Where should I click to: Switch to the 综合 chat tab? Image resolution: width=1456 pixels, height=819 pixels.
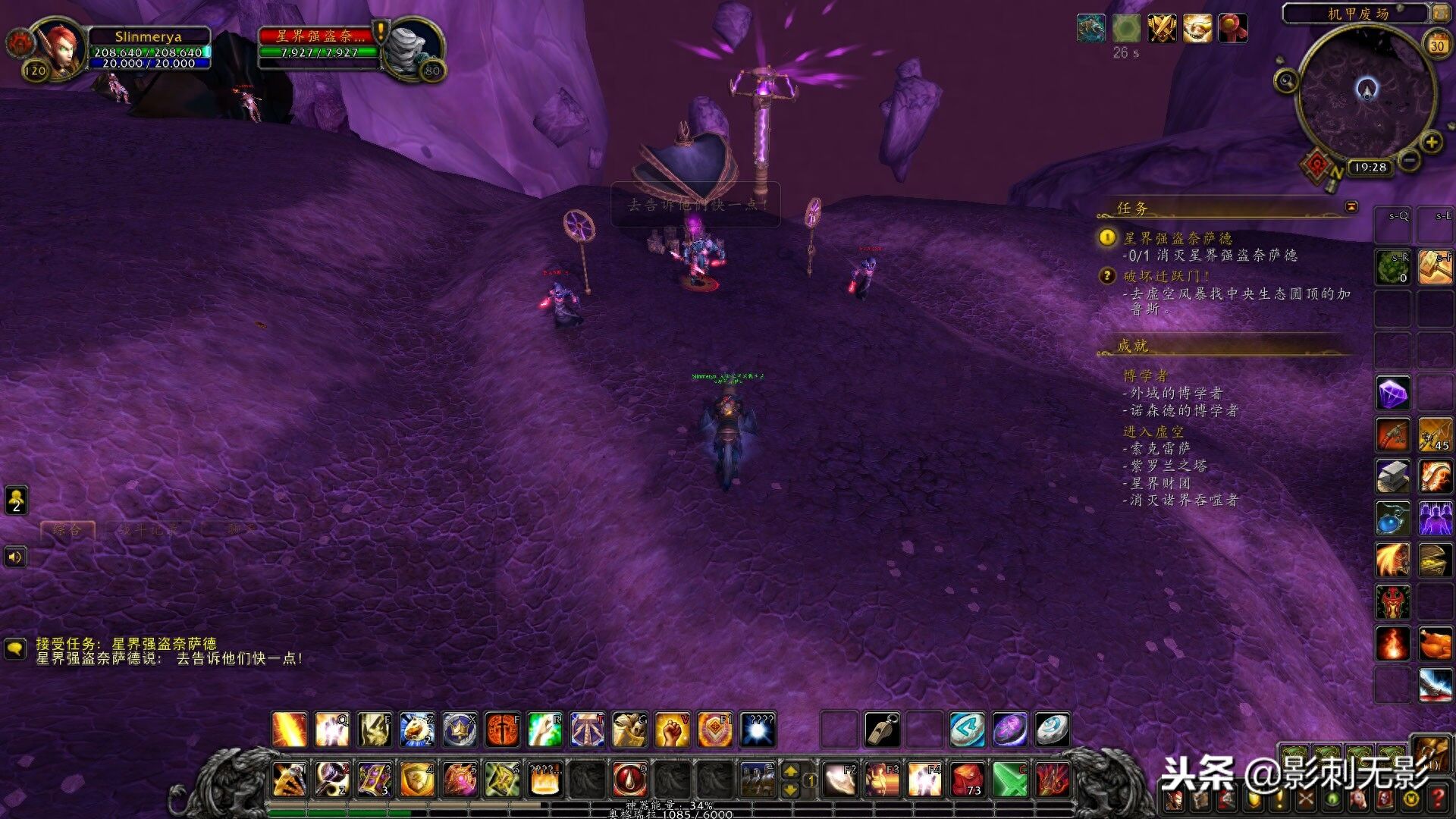(67, 530)
